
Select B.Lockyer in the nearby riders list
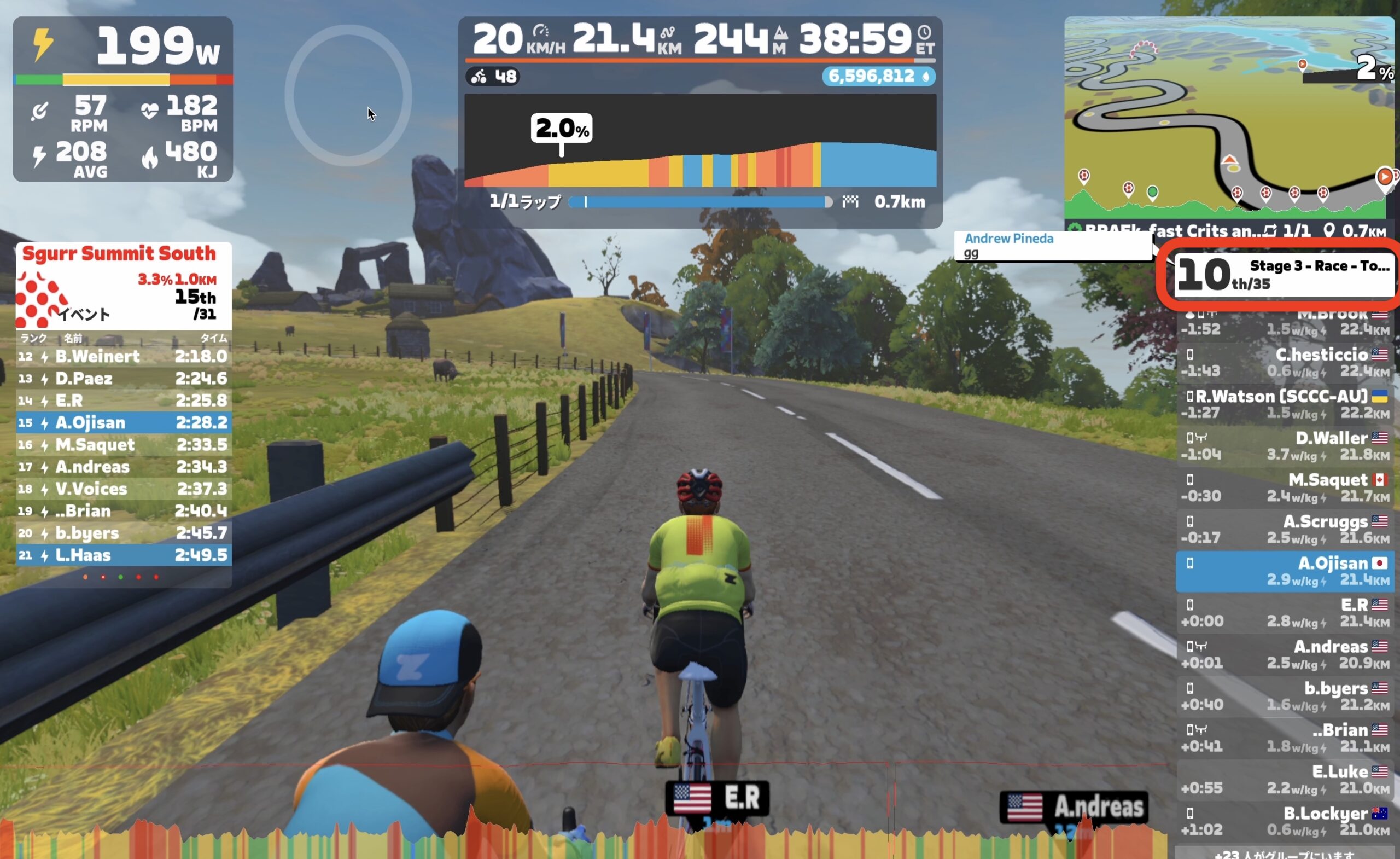click(1284, 821)
